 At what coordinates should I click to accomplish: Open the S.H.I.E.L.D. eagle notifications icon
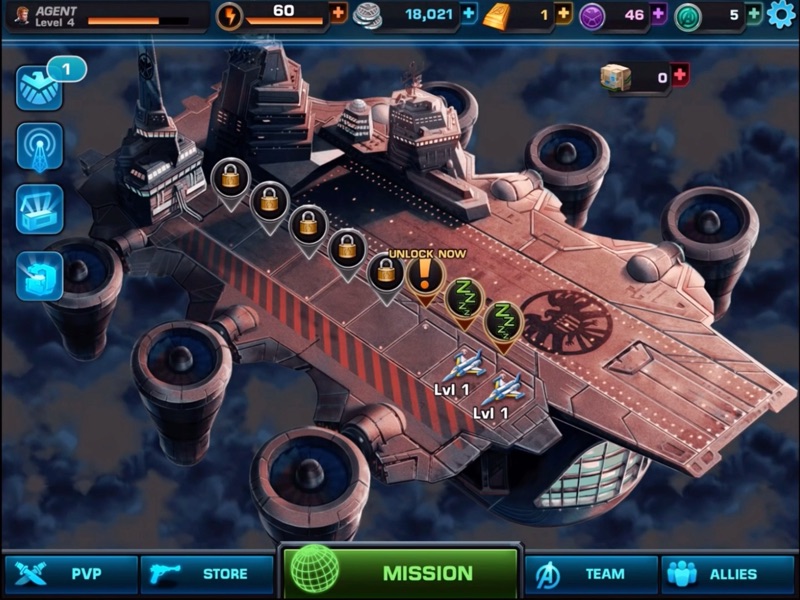(39, 88)
